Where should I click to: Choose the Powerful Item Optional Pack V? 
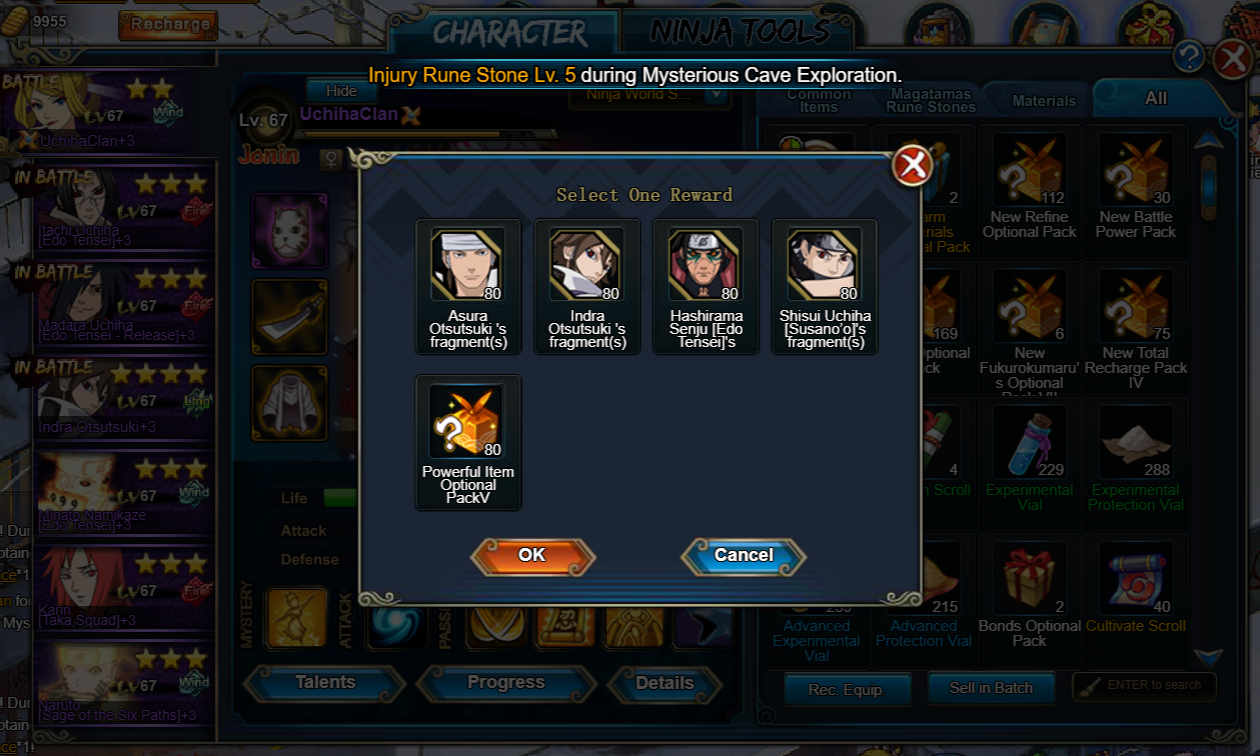[x=468, y=422]
